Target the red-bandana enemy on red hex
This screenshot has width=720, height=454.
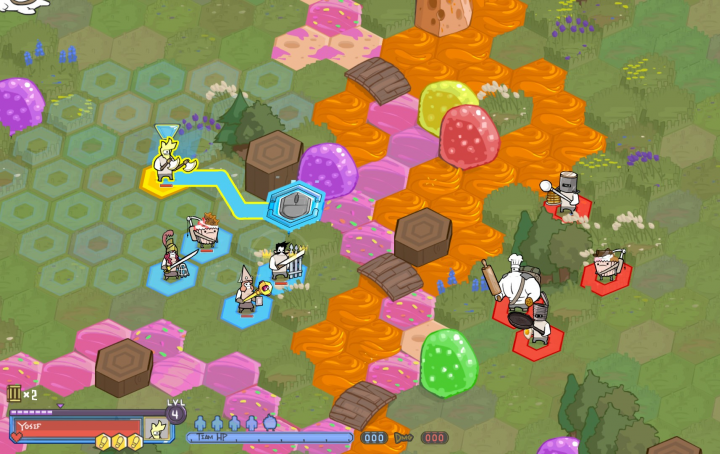coord(605,267)
